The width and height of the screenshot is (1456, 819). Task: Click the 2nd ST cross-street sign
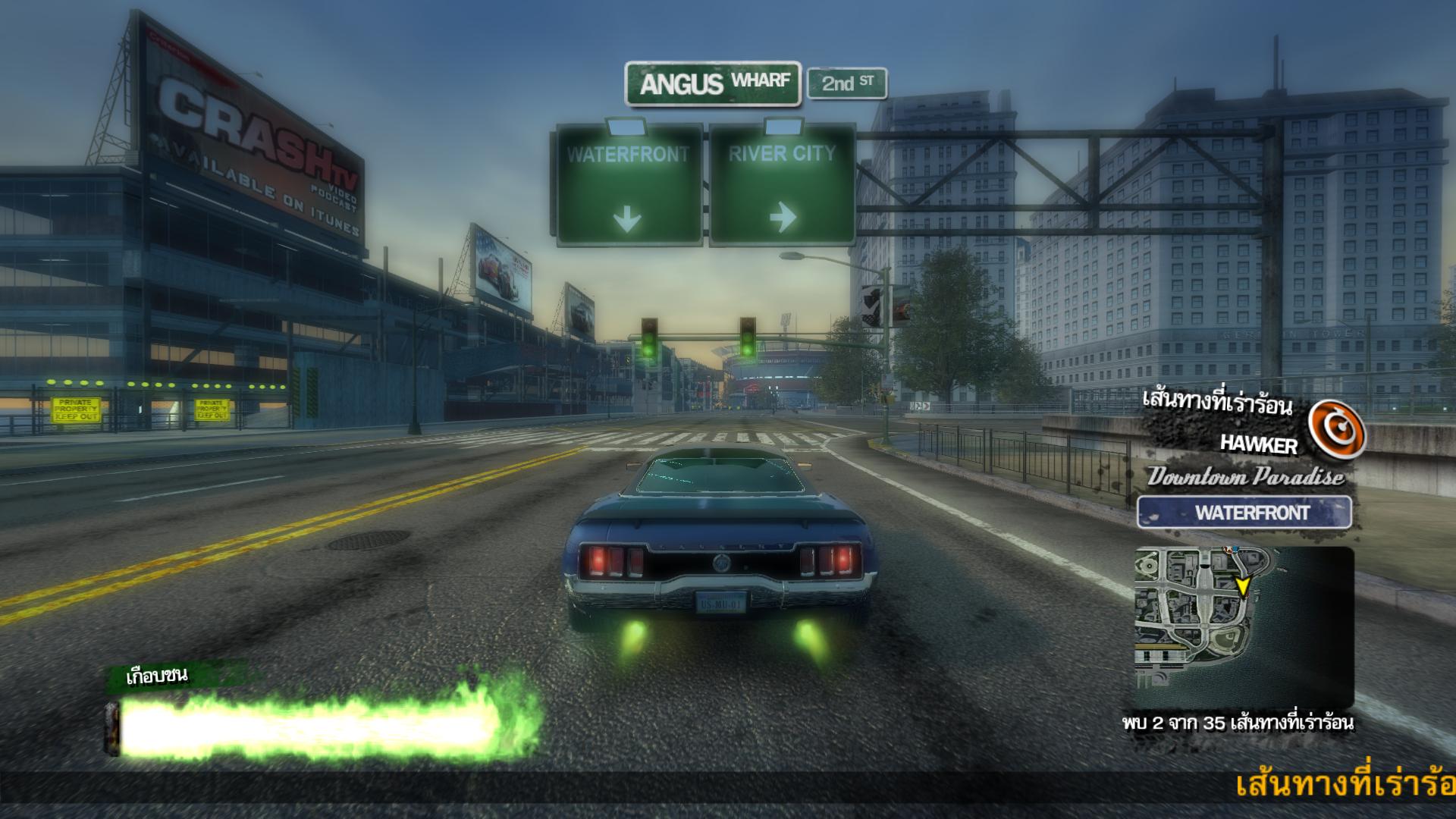click(x=846, y=83)
